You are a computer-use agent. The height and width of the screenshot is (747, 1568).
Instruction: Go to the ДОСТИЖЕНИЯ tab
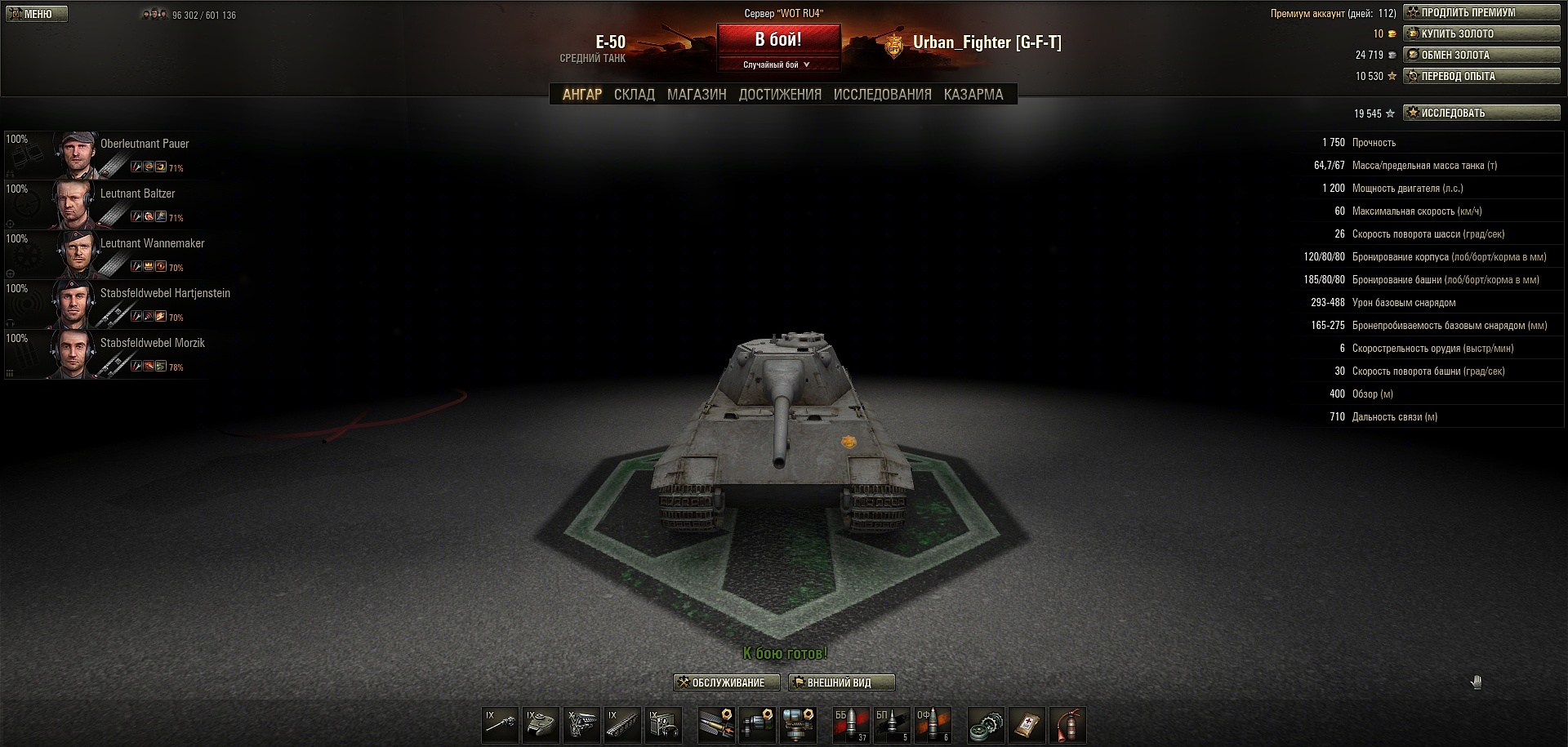(x=780, y=95)
